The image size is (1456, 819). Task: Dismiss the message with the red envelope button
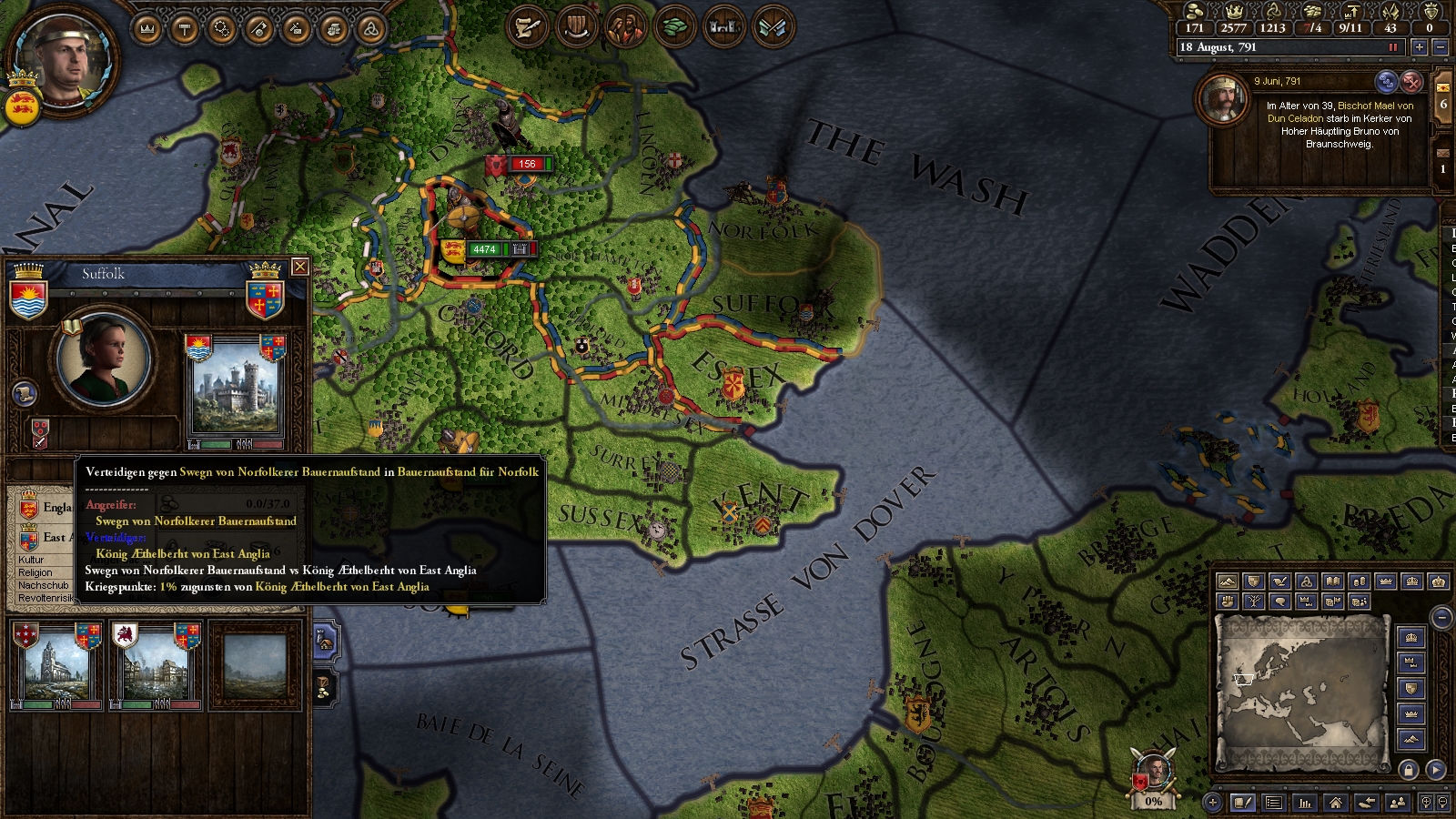1411,82
